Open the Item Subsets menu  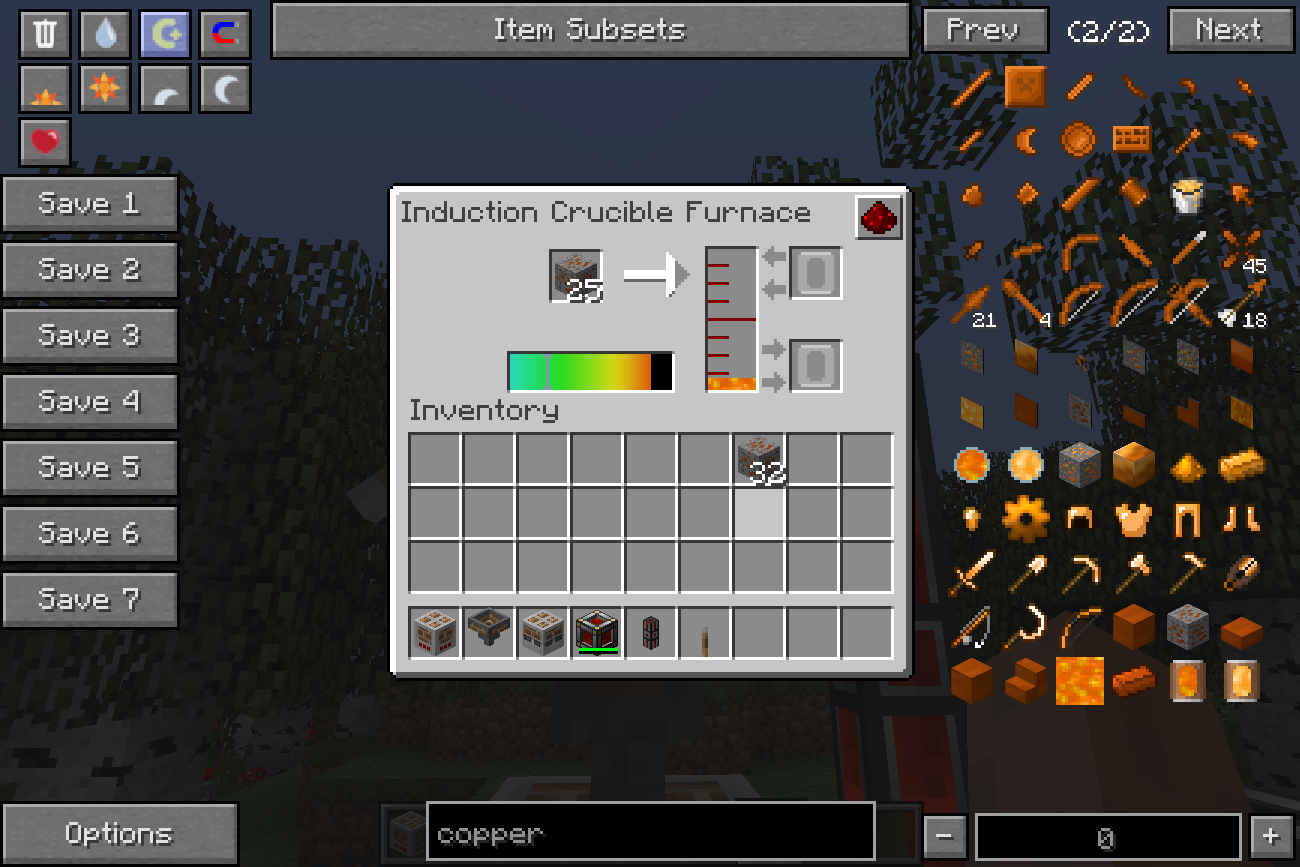point(590,30)
